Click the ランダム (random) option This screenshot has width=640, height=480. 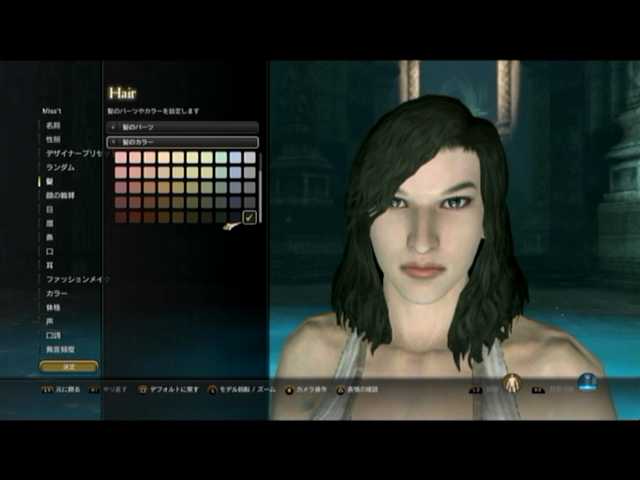click(x=60, y=168)
